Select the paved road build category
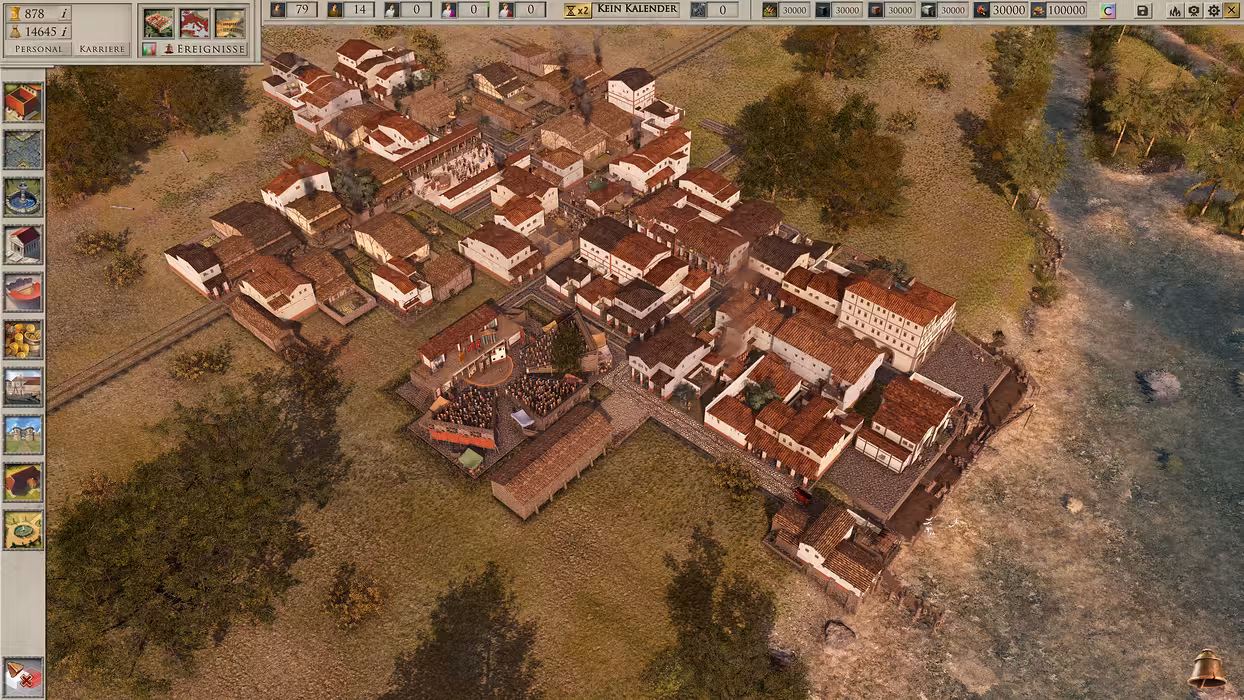Image resolution: width=1244 pixels, height=700 pixels. coord(23,150)
